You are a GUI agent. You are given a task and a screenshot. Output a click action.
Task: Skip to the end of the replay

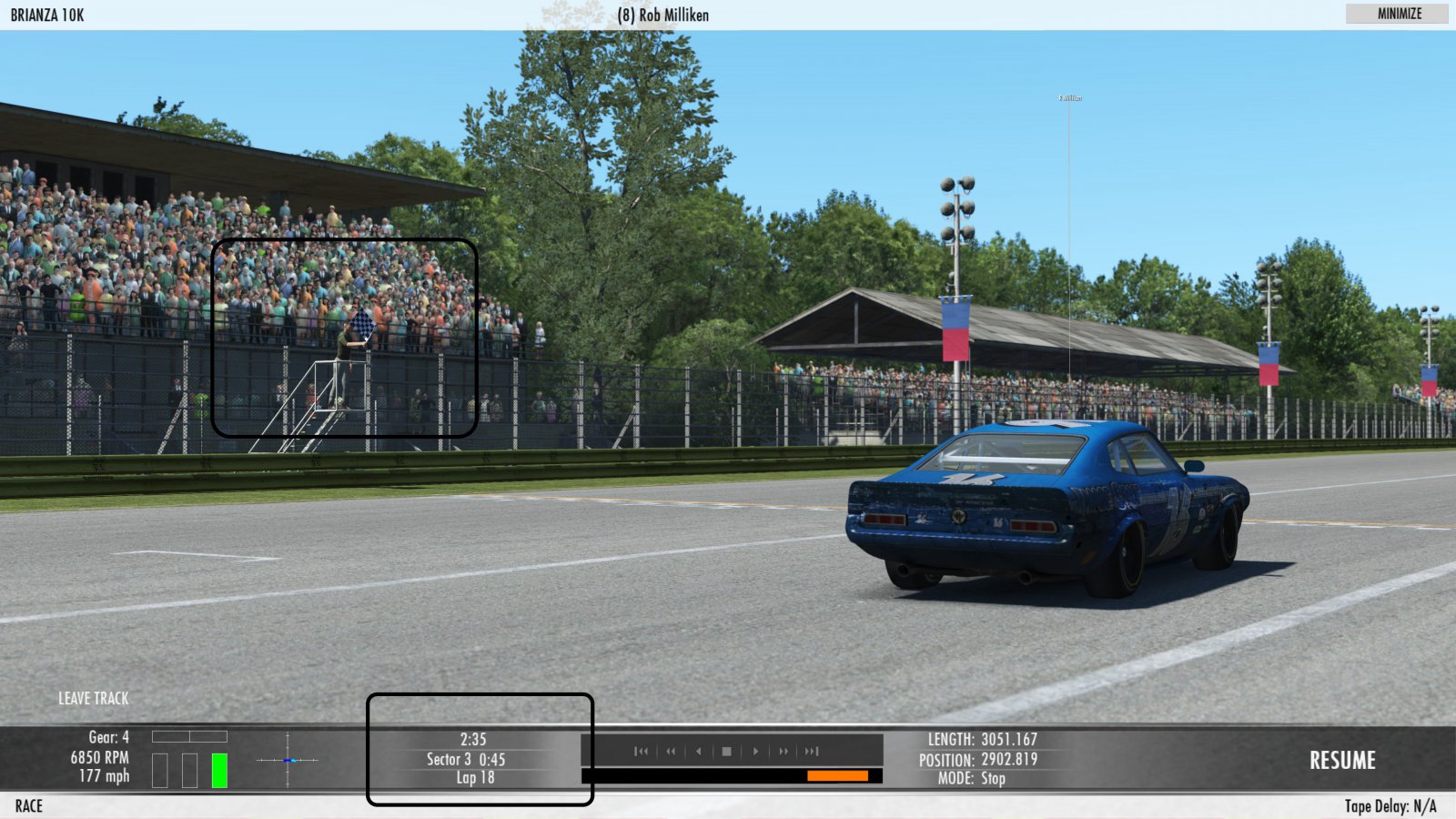[x=812, y=751]
